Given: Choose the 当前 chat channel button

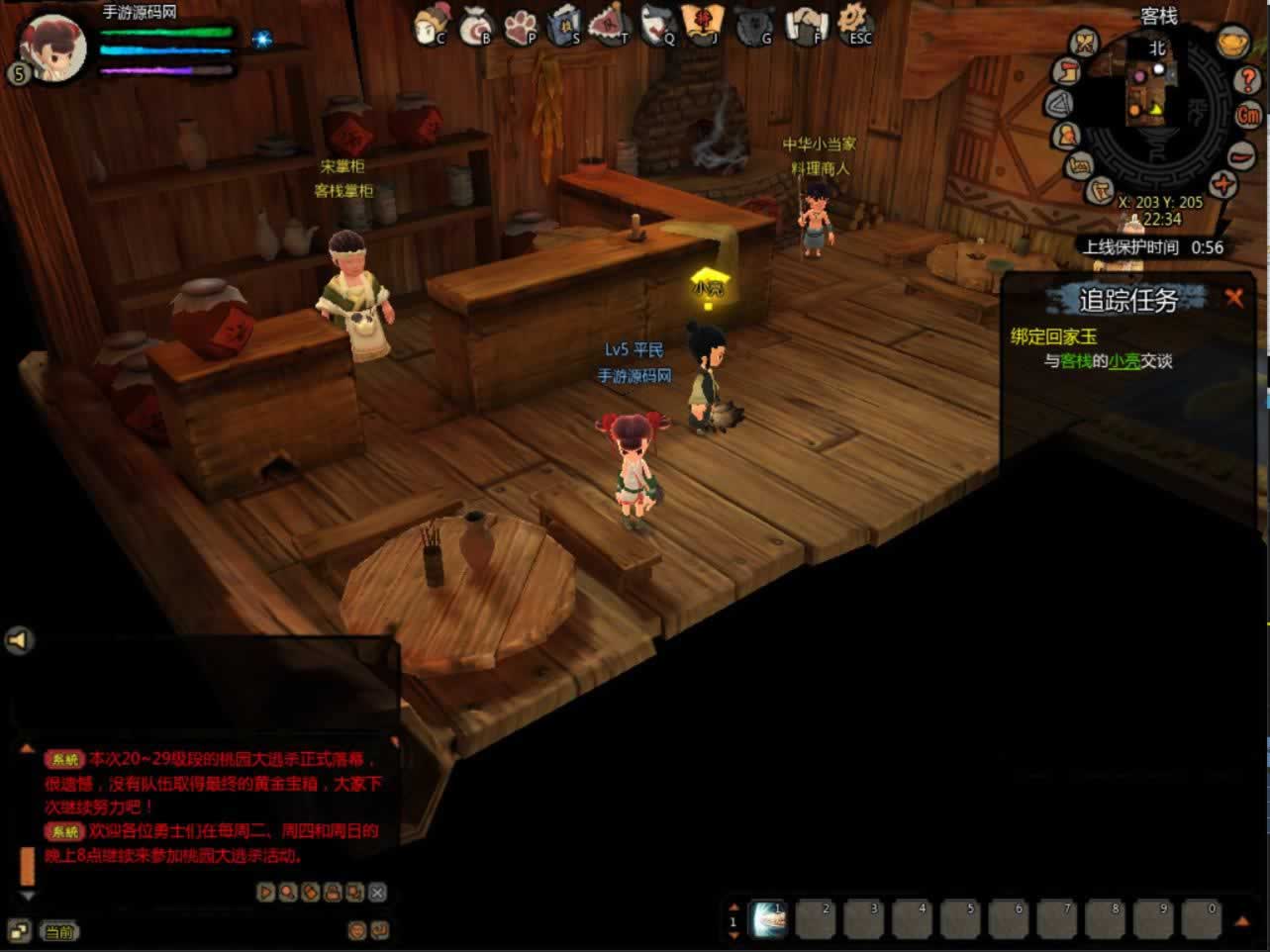Looking at the screenshot, I should pos(58,931).
